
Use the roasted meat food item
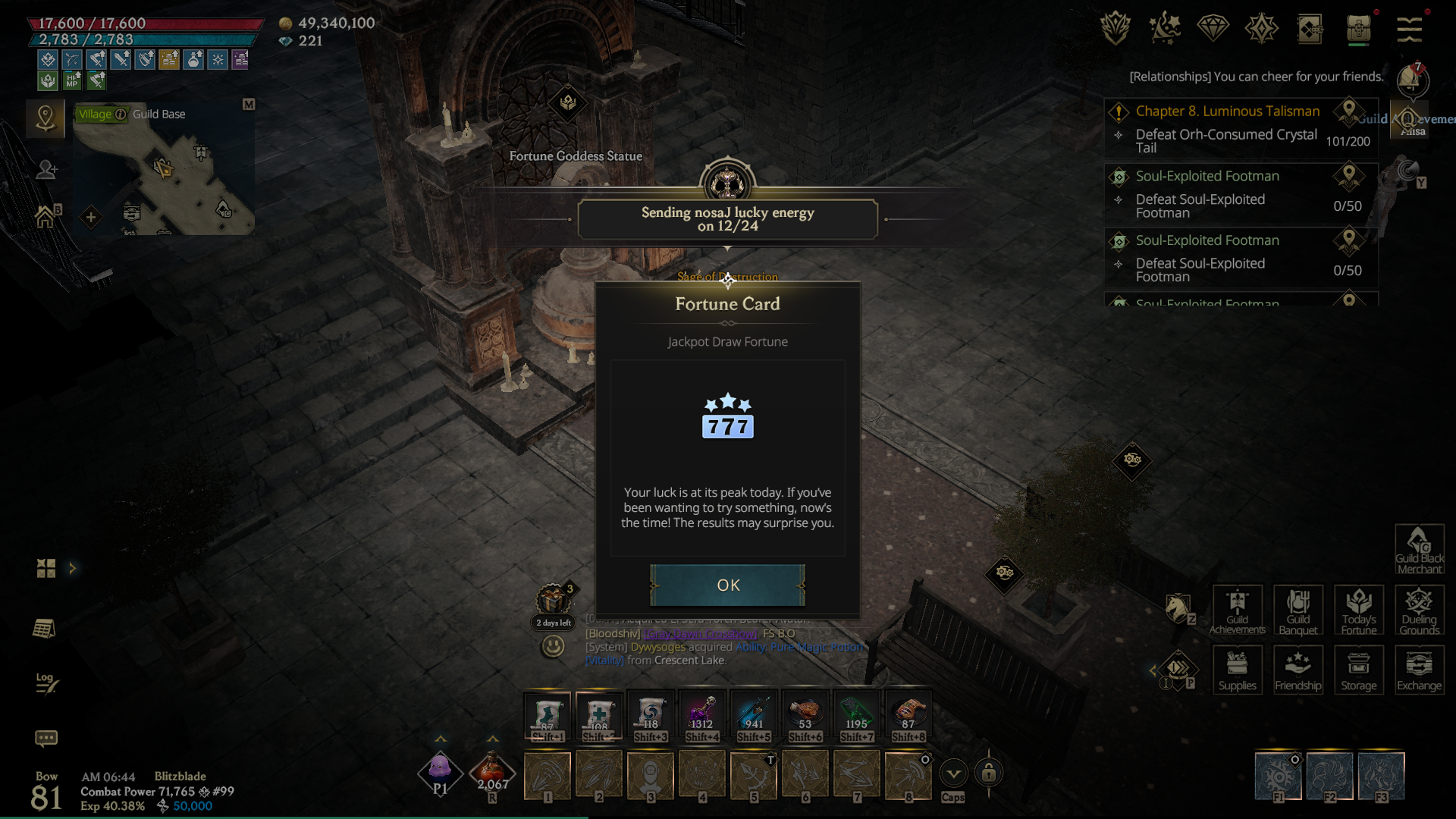click(x=805, y=715)
